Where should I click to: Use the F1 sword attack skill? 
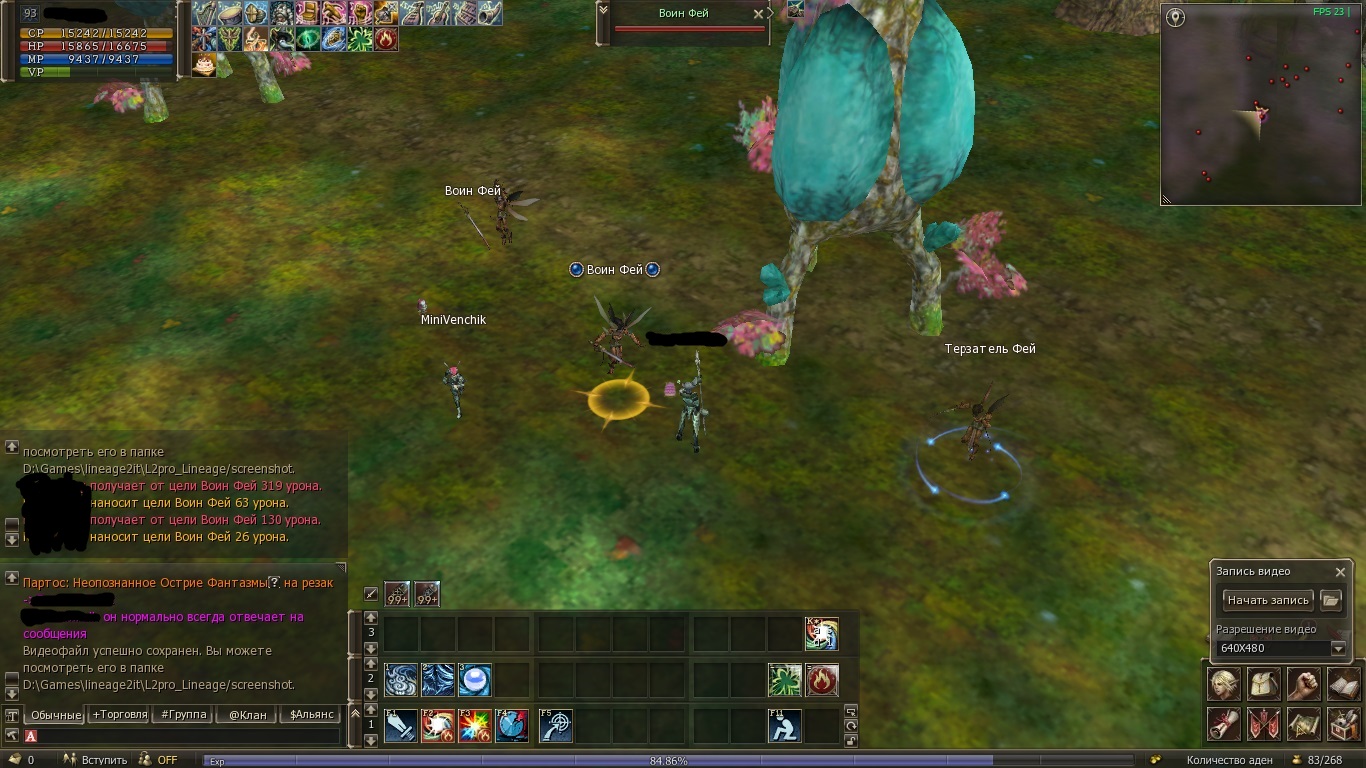(400, 725)
